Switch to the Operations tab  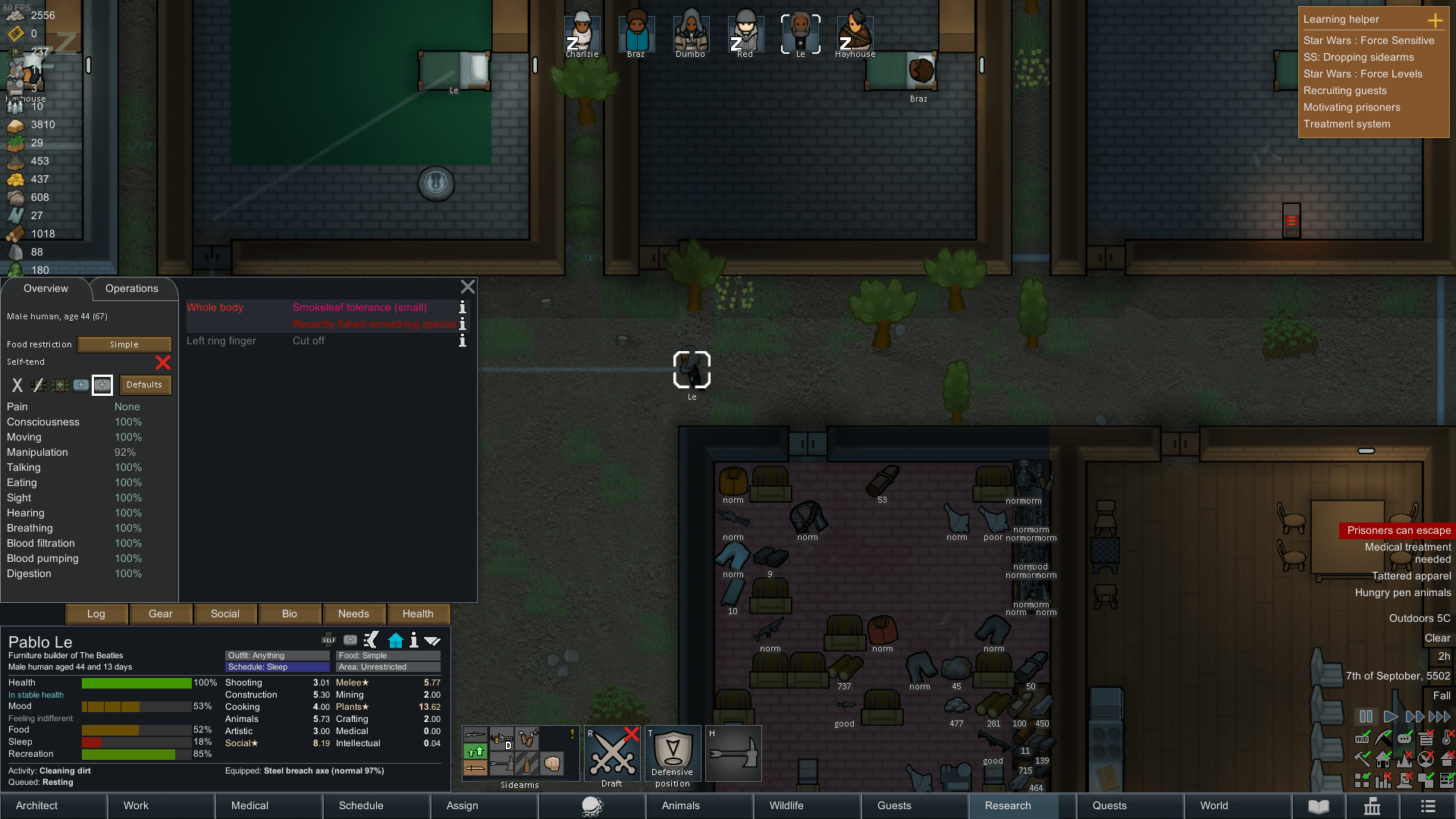[132, 289]
